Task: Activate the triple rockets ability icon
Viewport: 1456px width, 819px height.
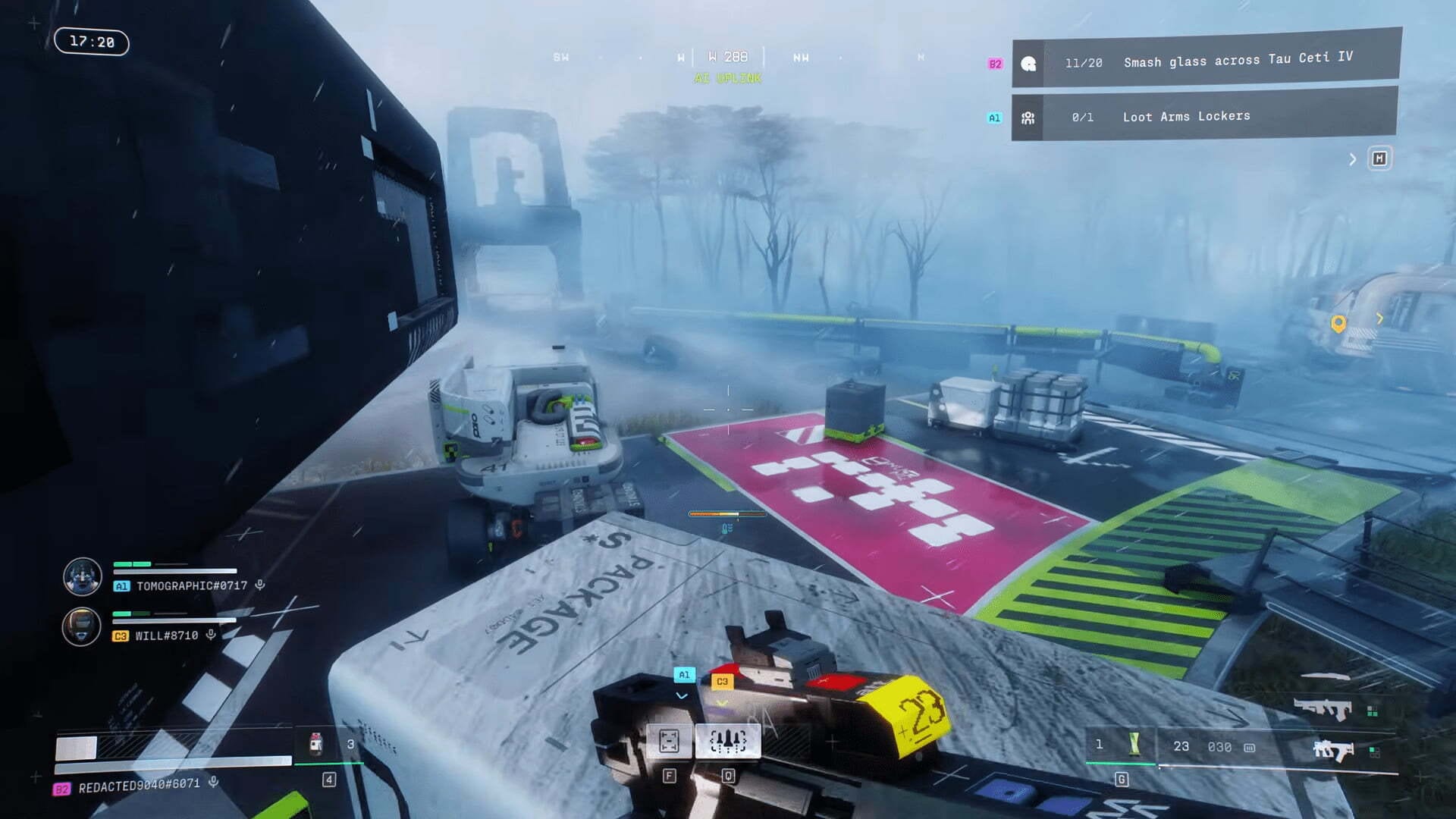Action: [x=727, y=741]
